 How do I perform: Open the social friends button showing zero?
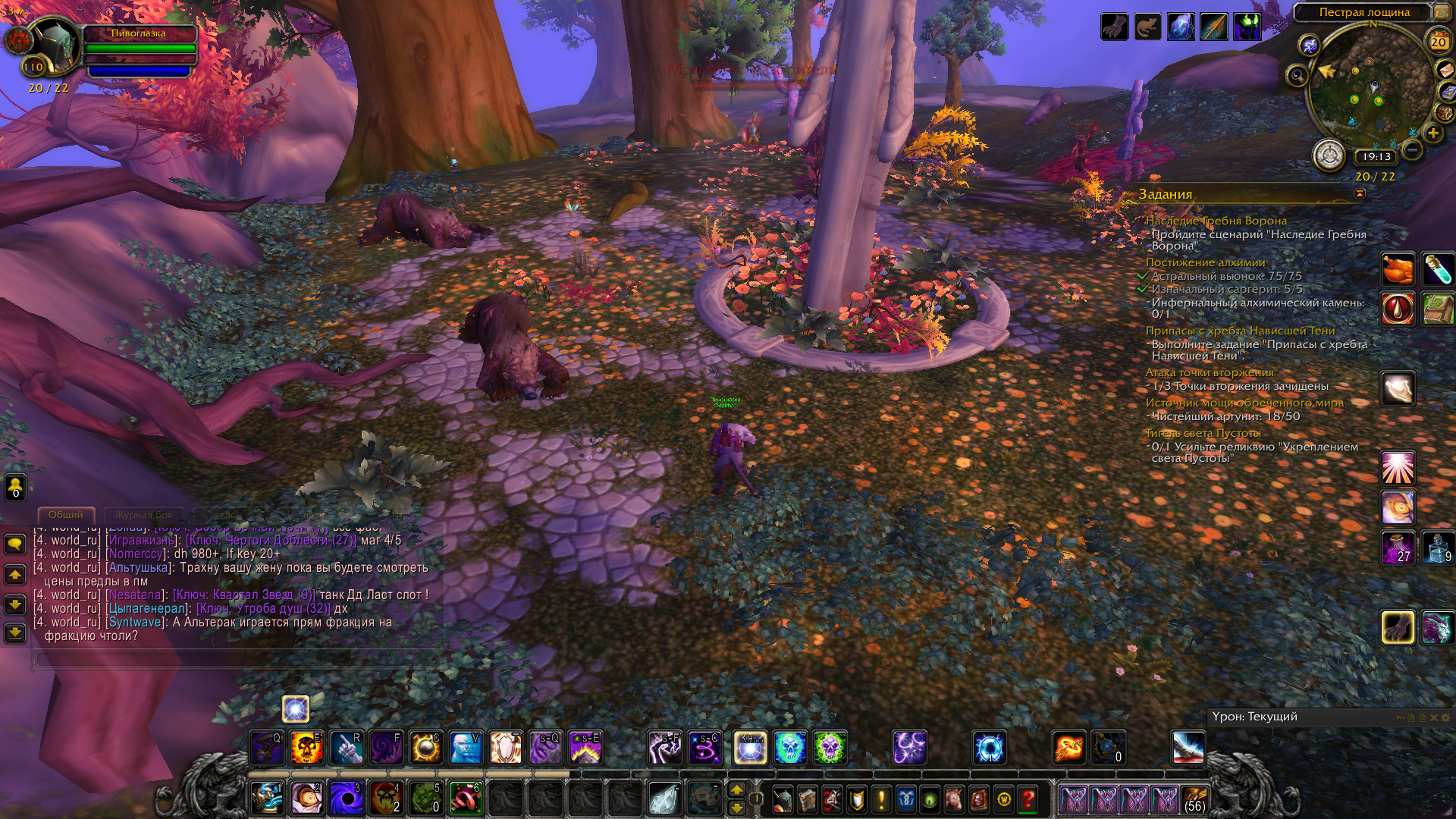click(15, 487)
